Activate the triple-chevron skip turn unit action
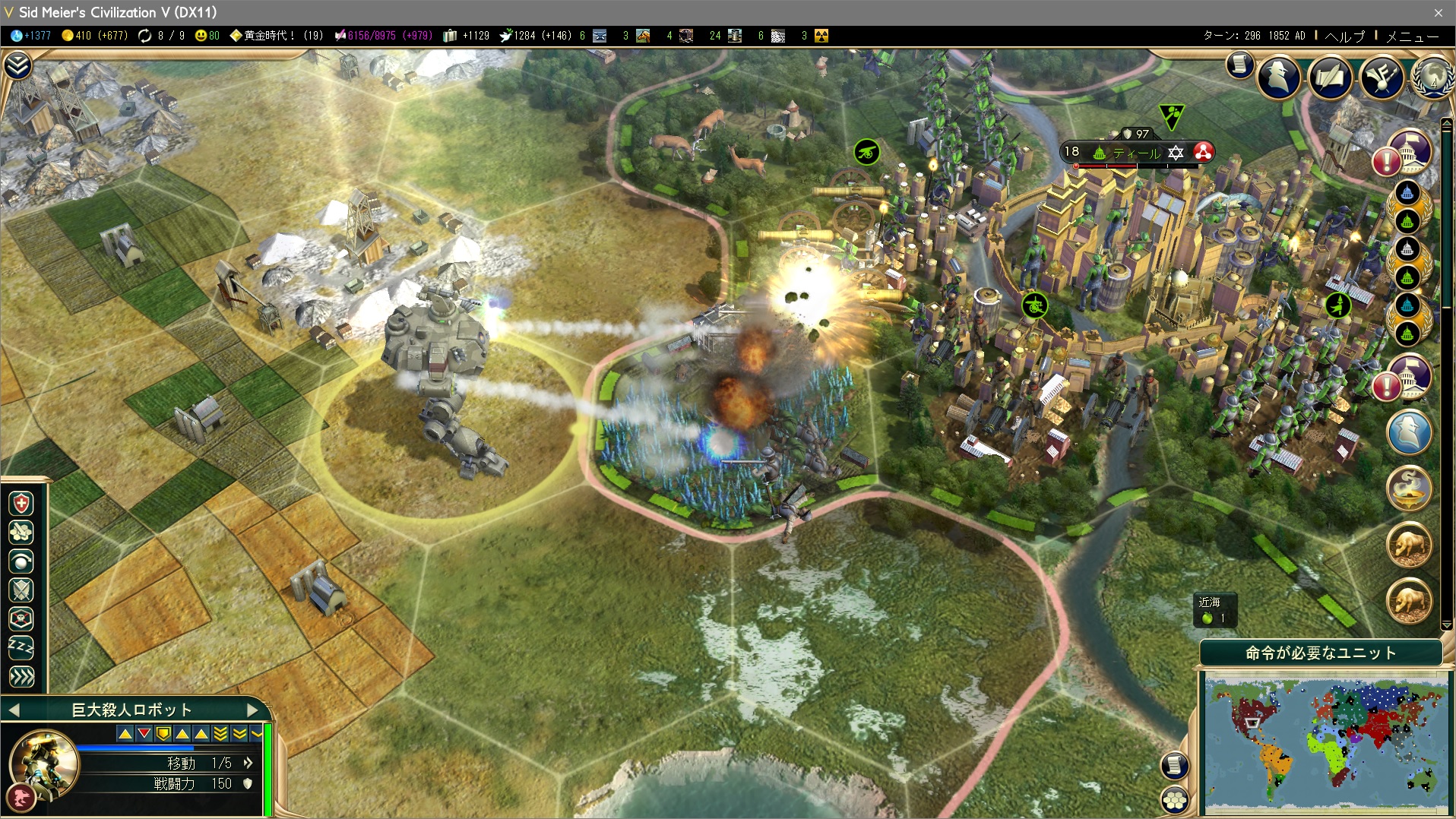The image size is (1456, 819). (21, 676)
